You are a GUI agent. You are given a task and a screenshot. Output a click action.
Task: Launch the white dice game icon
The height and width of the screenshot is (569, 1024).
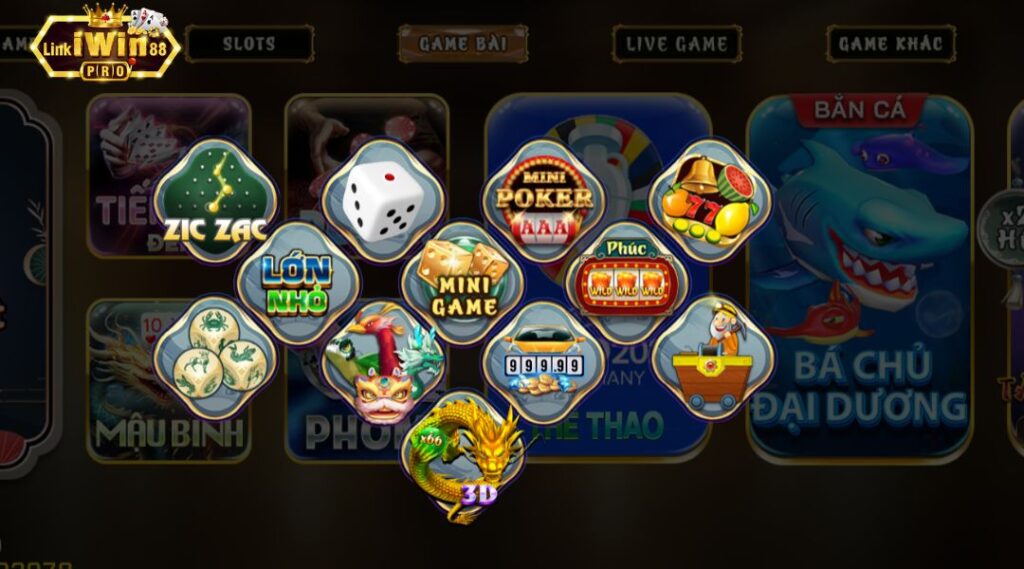pos(382,200)
